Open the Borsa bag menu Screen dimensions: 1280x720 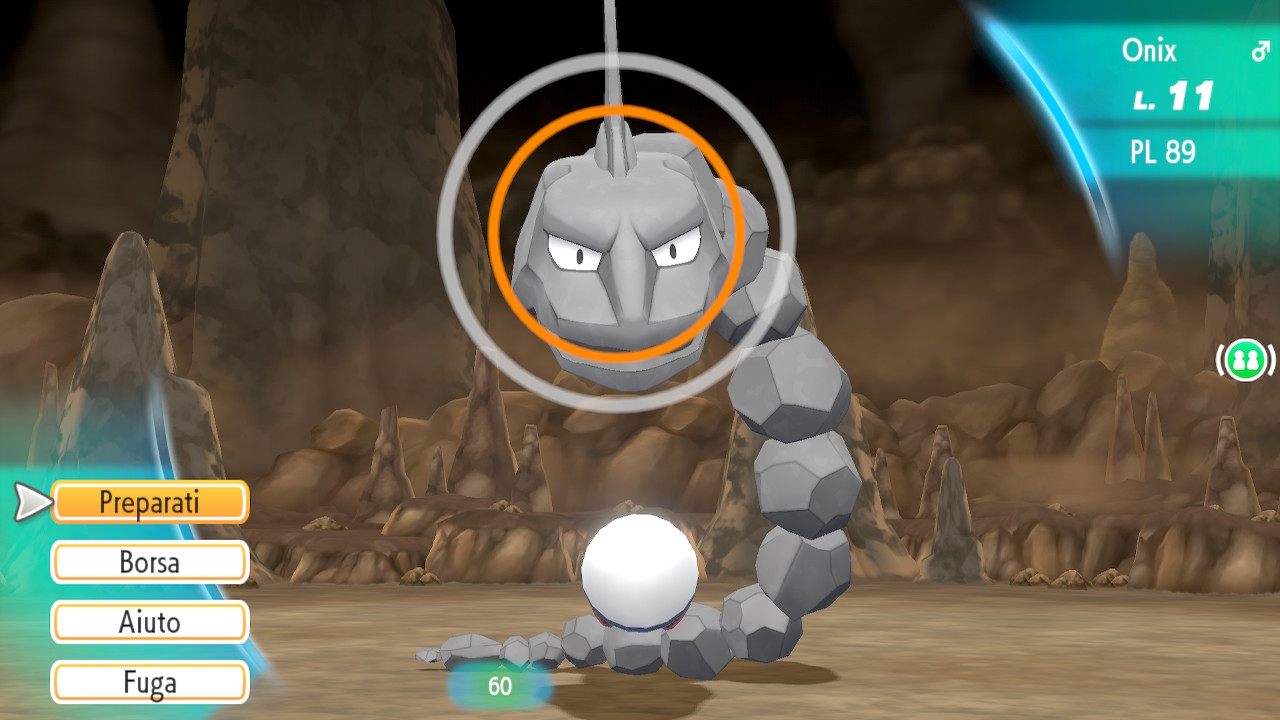[x=150, y=562]
